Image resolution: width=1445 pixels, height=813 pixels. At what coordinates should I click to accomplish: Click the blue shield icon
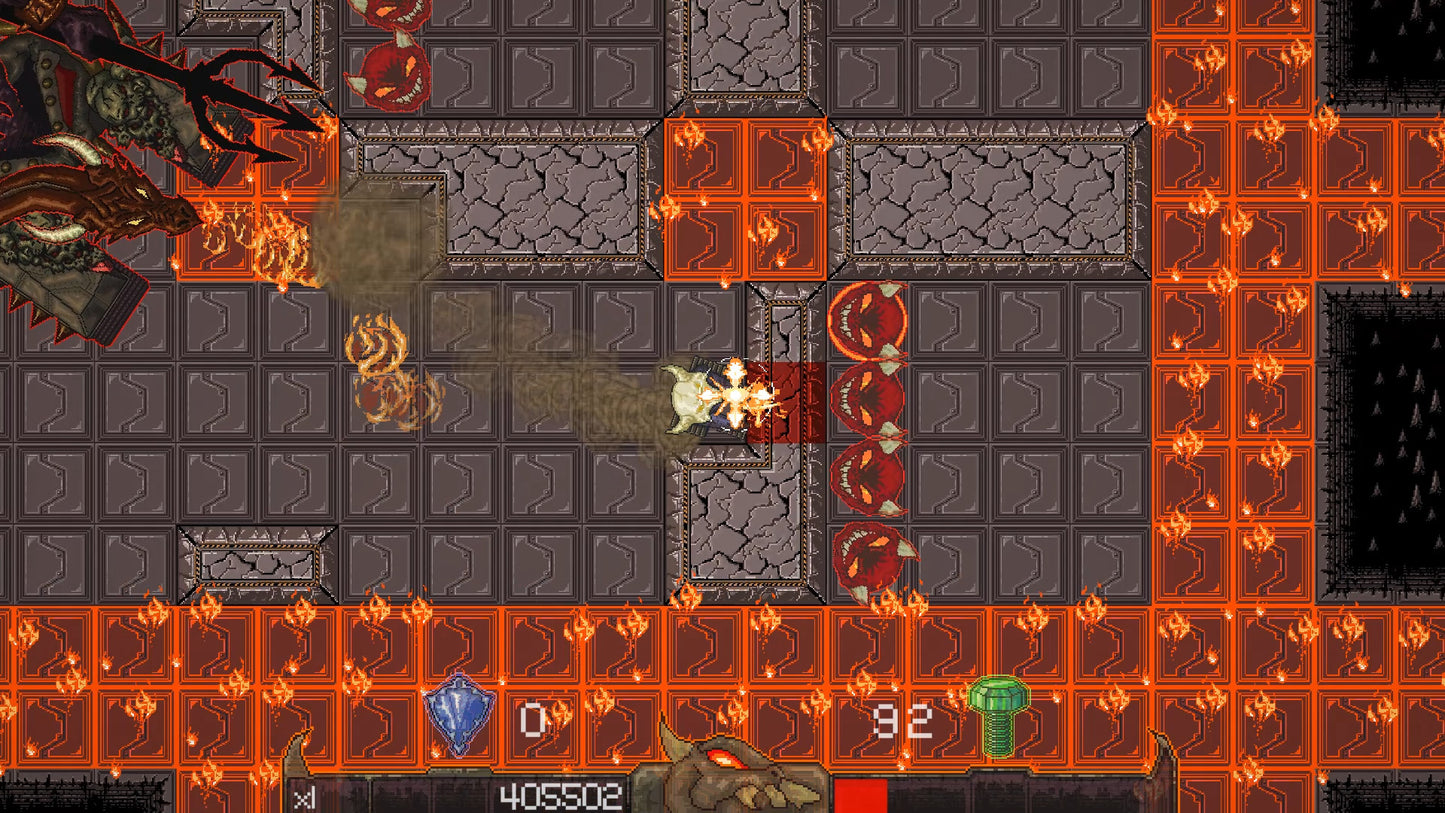pos(459,712)
